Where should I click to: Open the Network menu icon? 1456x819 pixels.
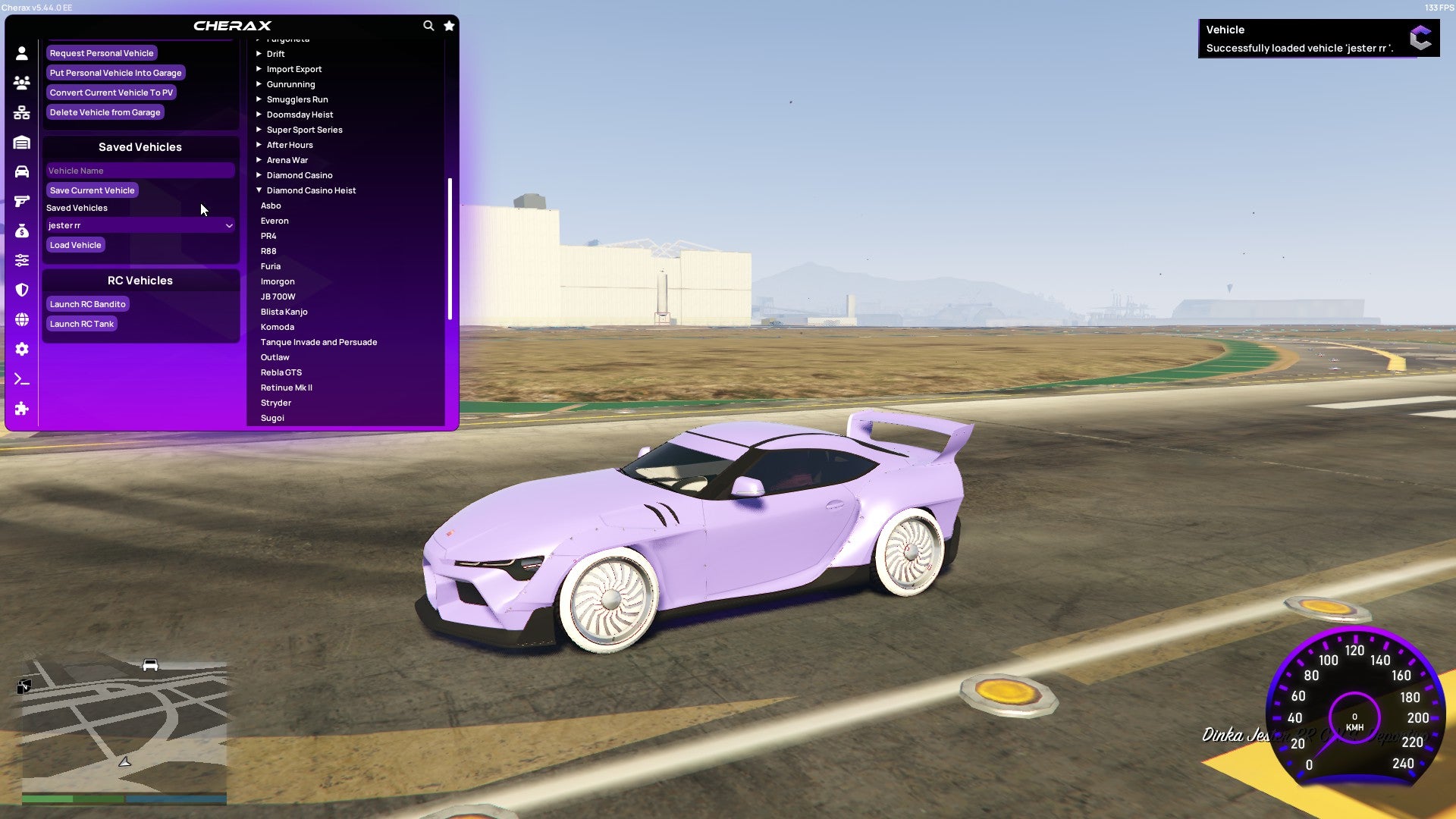[22, 112]
